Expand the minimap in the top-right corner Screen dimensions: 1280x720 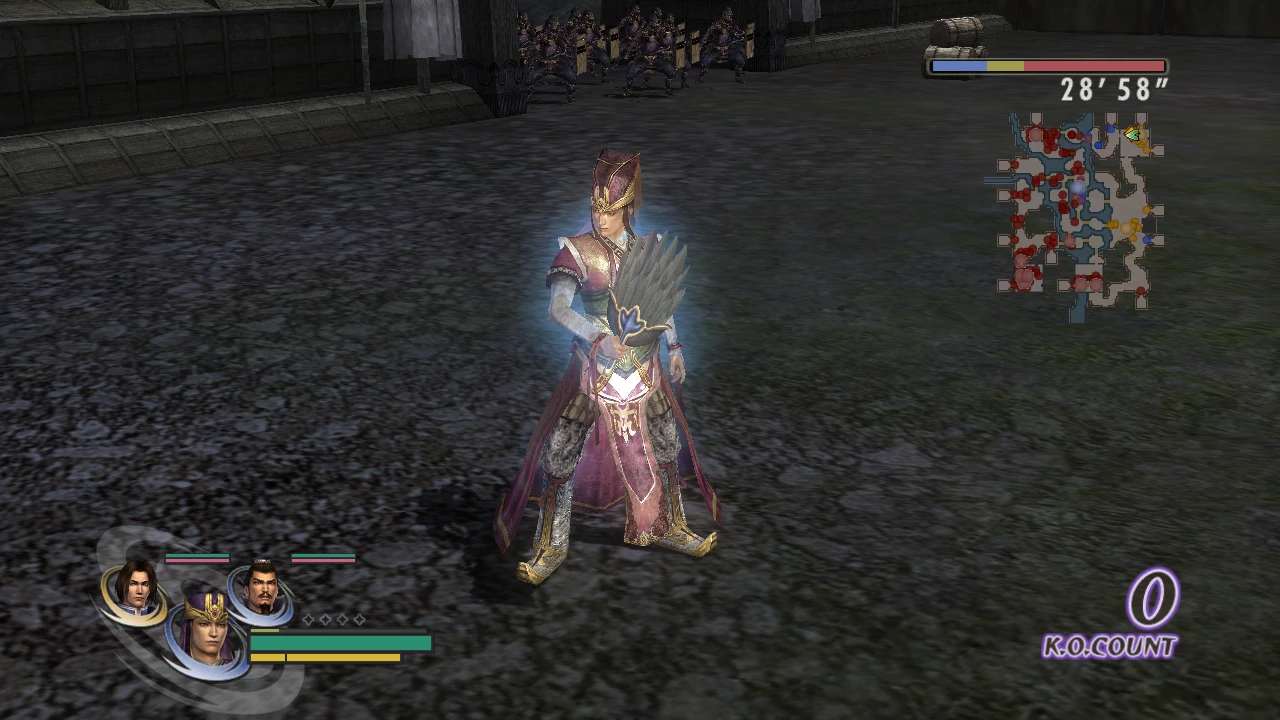click(1080, 210)
